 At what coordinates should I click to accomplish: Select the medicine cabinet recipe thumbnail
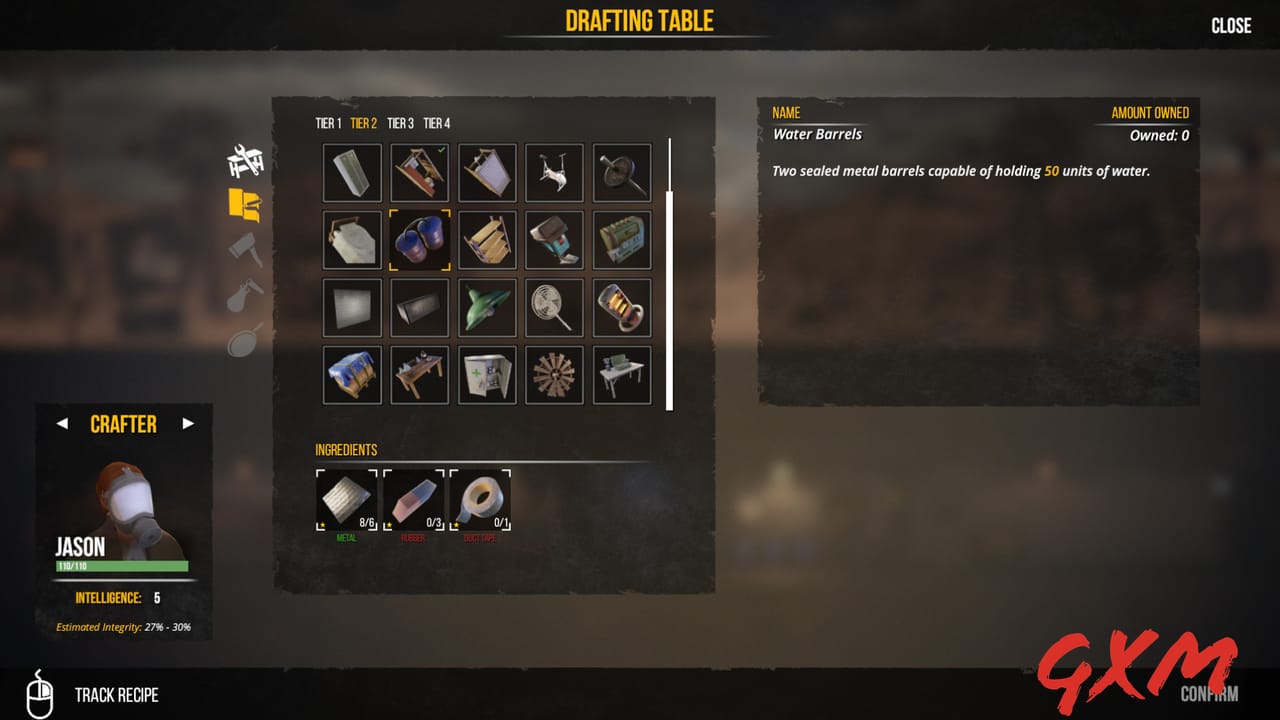(x=487, y=374)
